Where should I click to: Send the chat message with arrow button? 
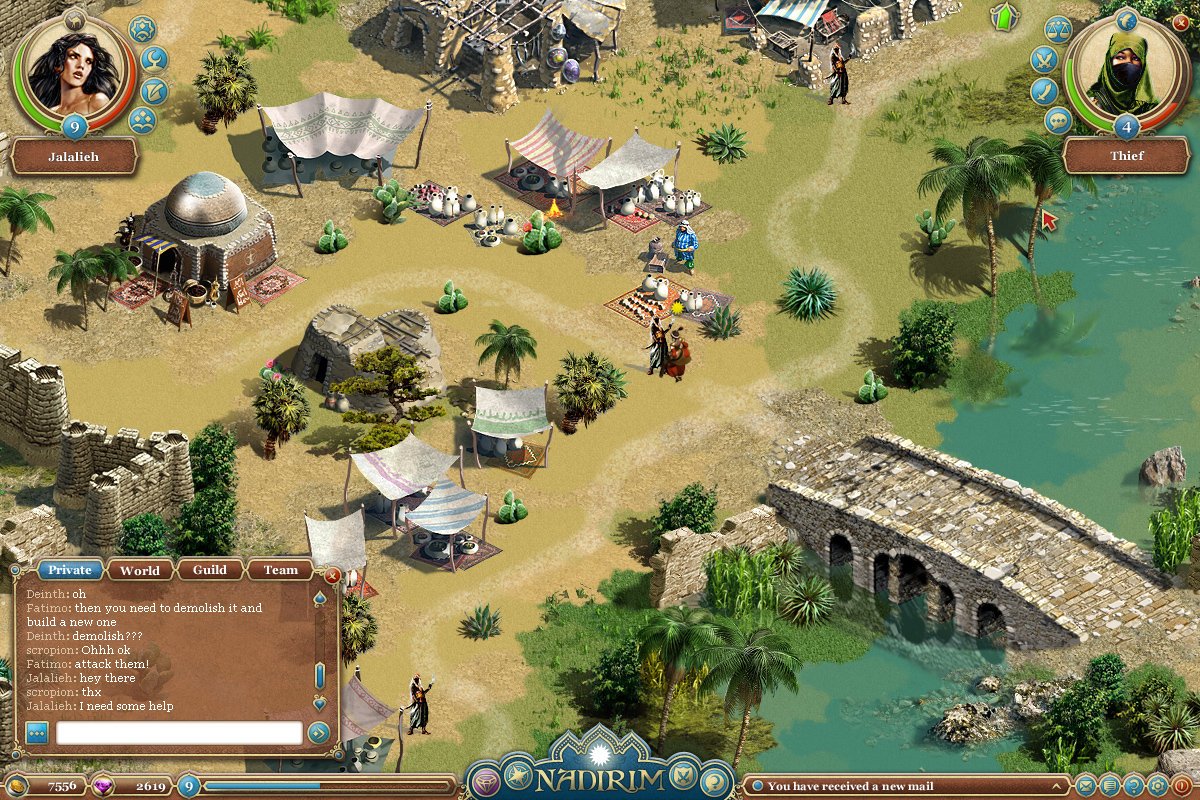coord(319,733)
